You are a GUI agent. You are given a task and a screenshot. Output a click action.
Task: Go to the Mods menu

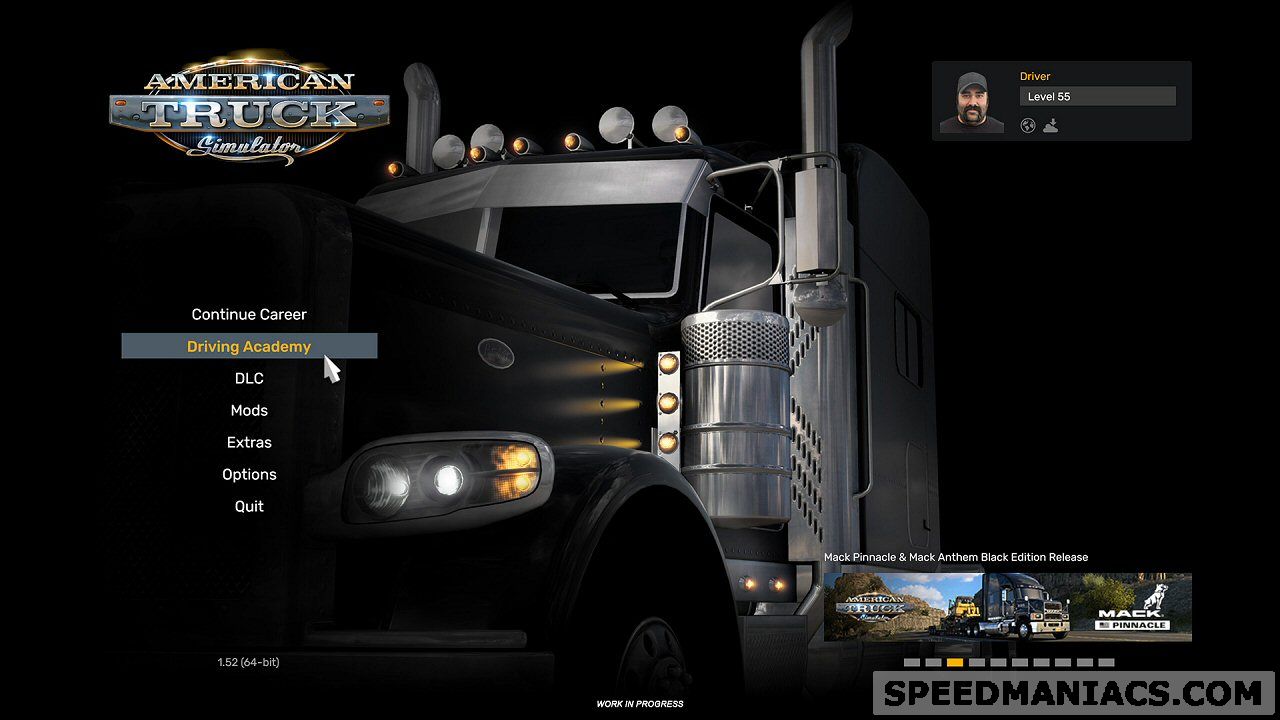pyautogui.click(x=249, y=410)
